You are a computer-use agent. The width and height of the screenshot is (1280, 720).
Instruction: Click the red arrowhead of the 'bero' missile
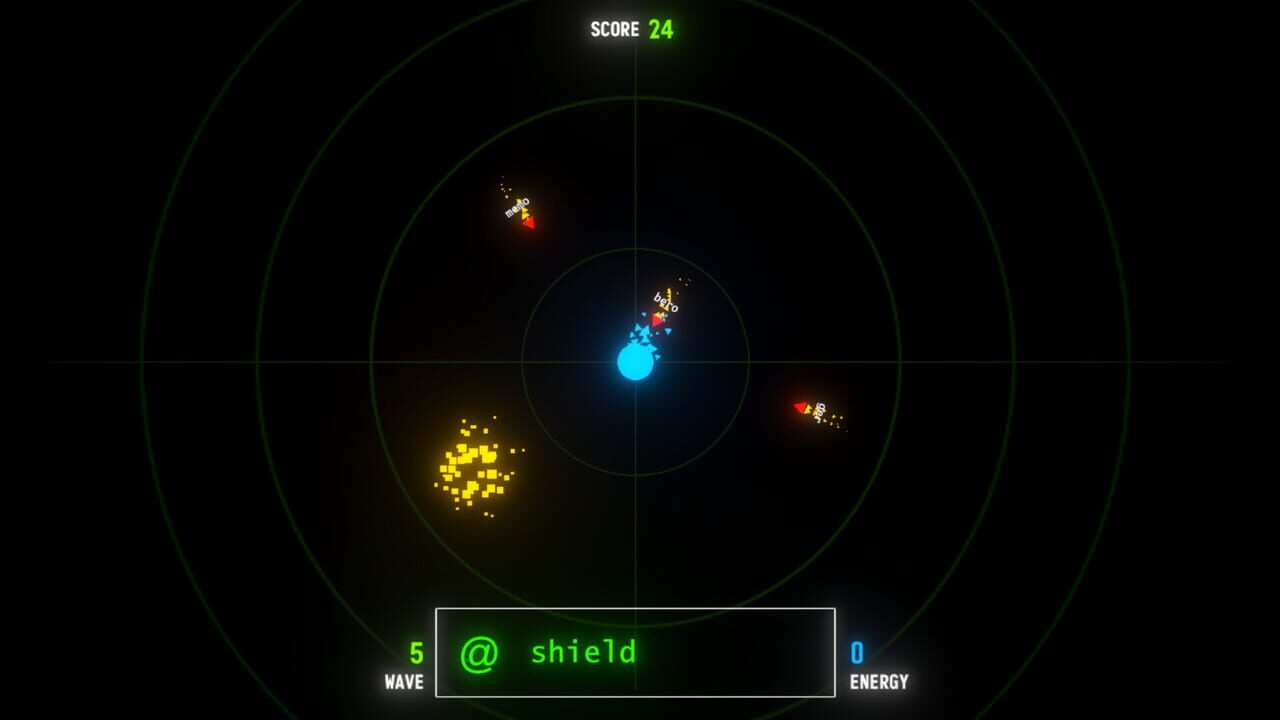(x=658, y=320)
